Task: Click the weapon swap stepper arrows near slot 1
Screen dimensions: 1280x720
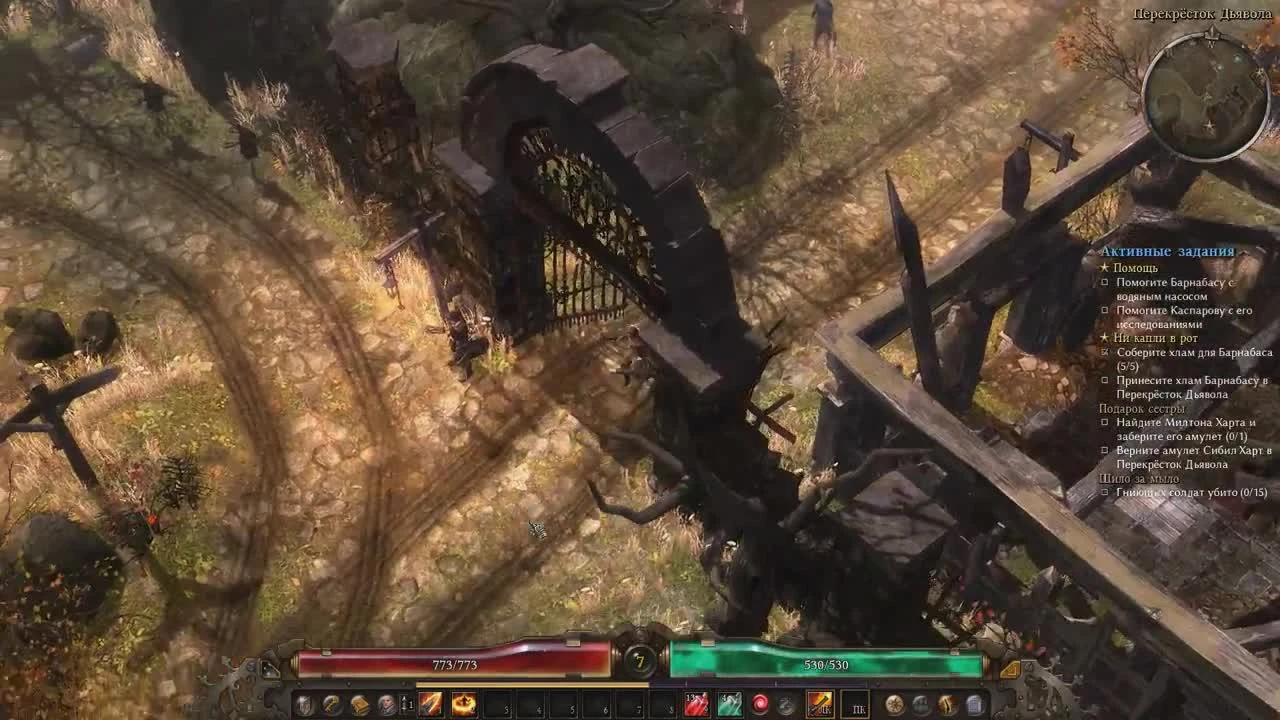Action: [403, 703]
